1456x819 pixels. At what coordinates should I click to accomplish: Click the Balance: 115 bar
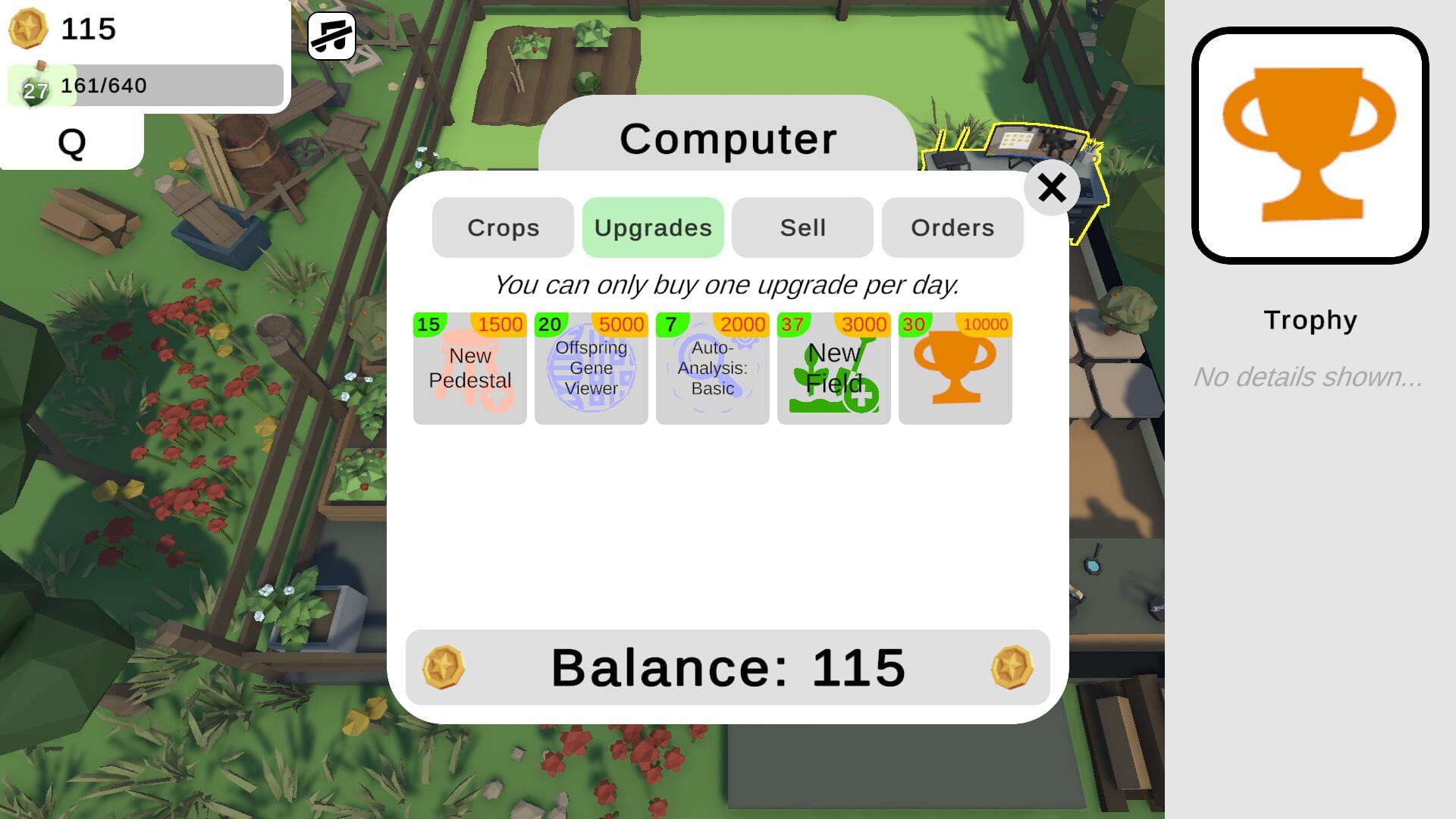pyautogui.click(x=728, y=667)
